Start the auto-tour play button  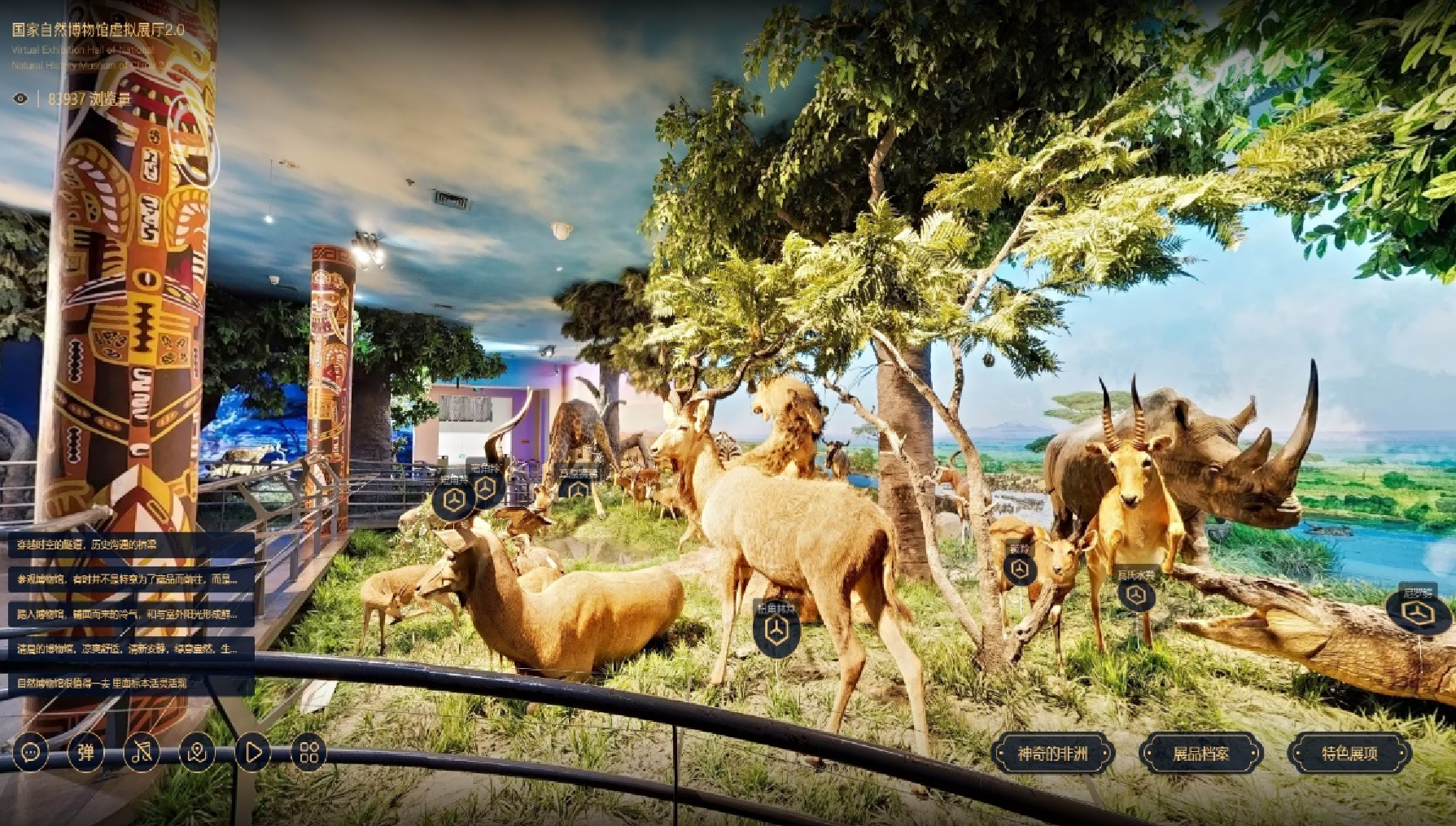point(252,753)
